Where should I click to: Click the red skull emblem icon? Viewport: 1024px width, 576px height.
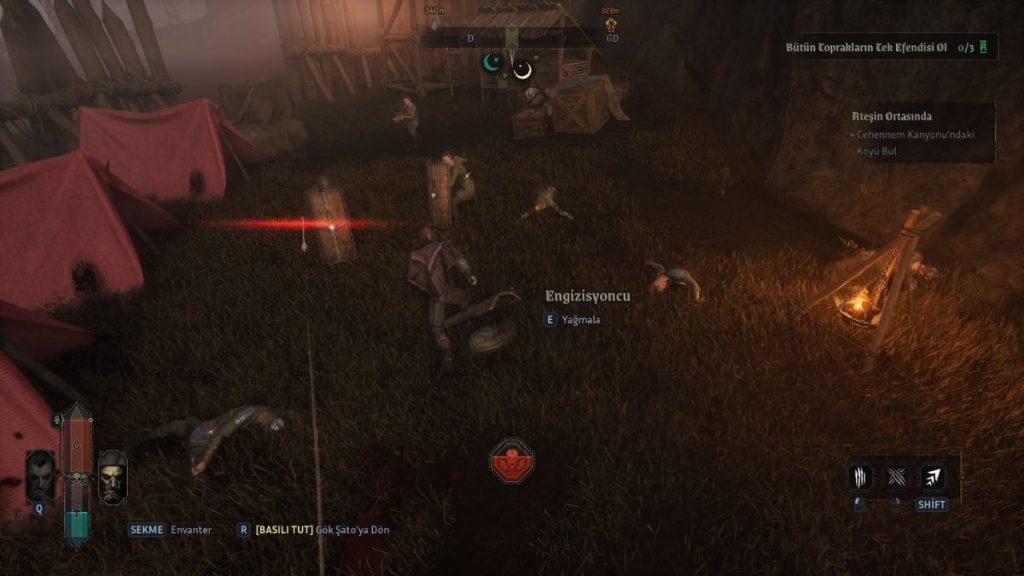[x=512, y=462]
